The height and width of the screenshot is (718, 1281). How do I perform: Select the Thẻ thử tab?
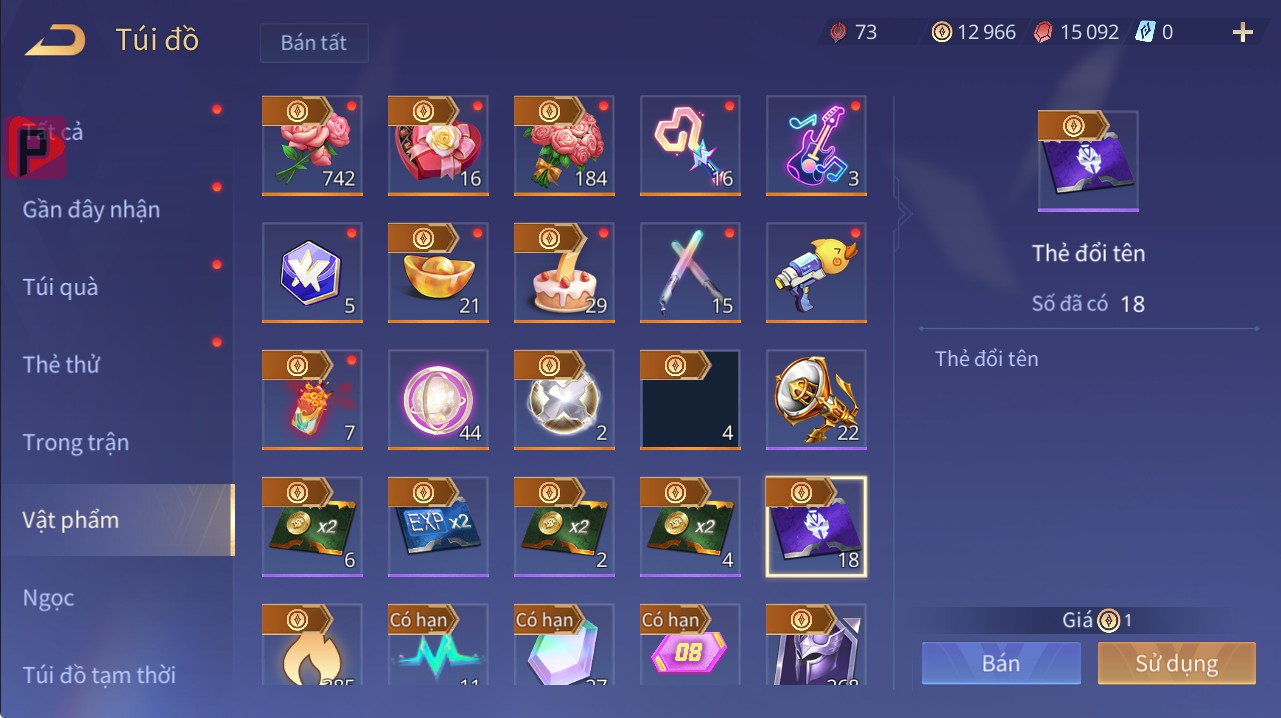tap(61, 364)
